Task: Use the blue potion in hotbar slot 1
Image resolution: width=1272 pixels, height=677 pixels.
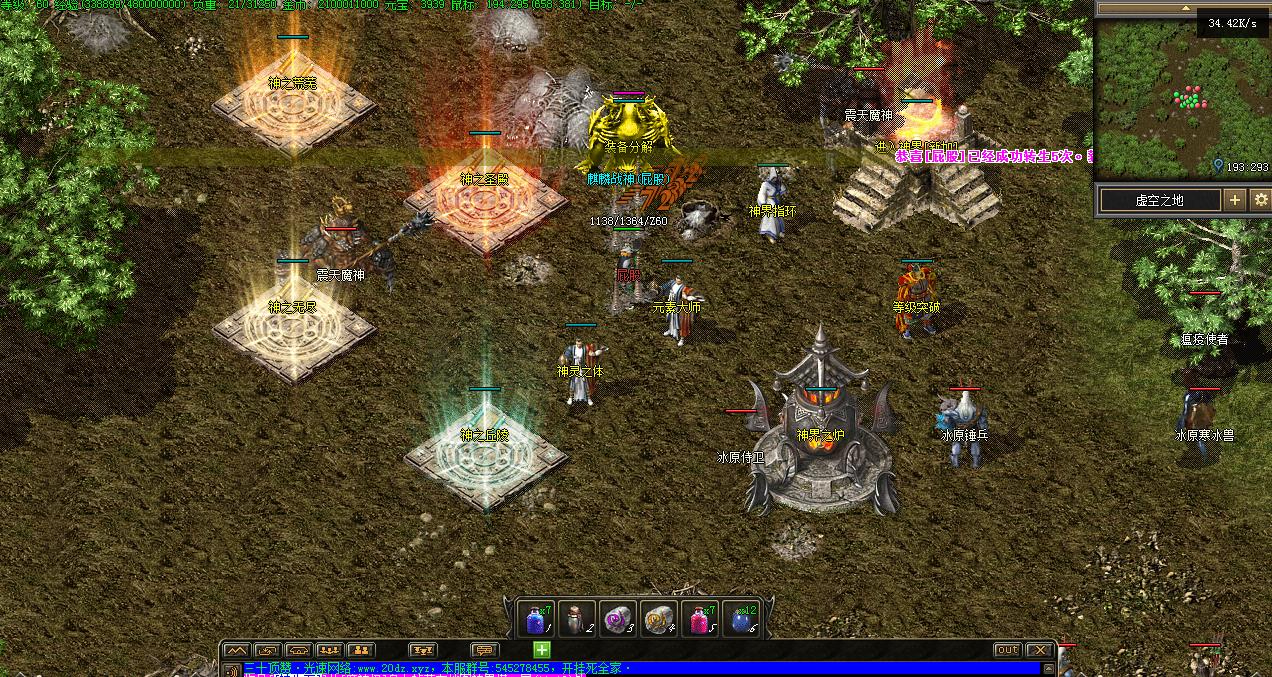Action: click(x=538, y=619)
